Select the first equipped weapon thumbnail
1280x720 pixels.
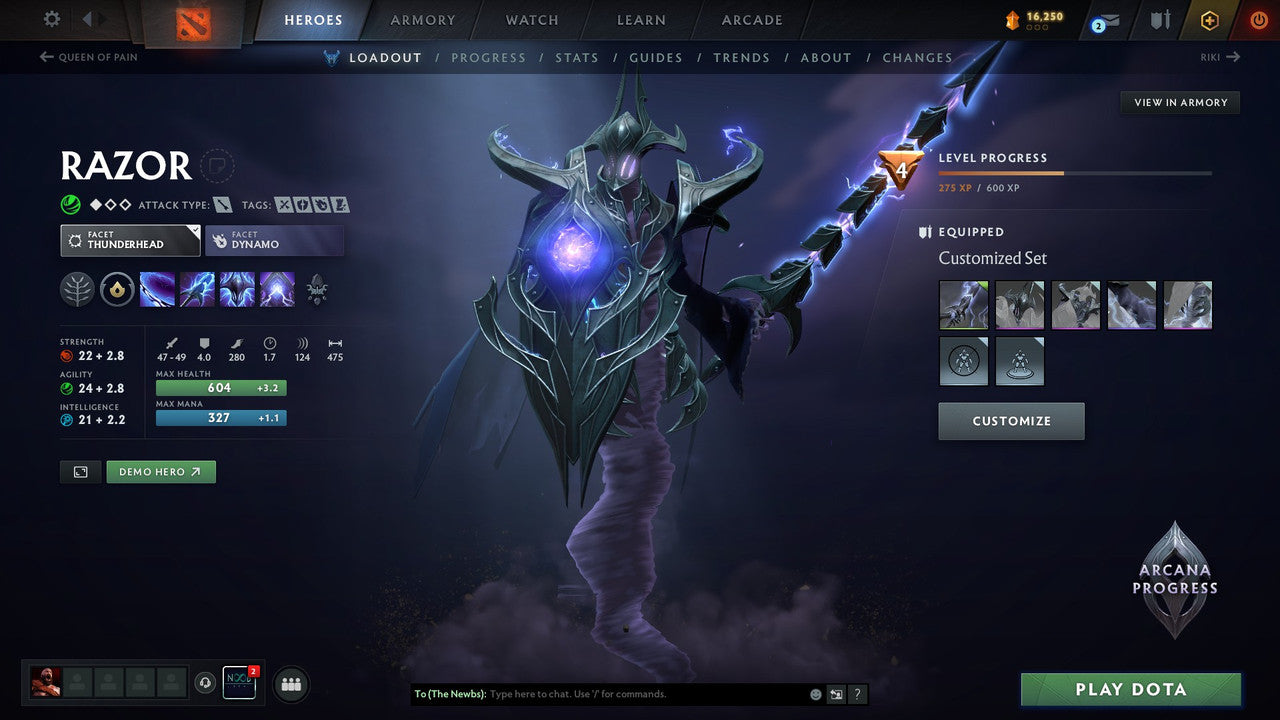(x=963, y=304)
